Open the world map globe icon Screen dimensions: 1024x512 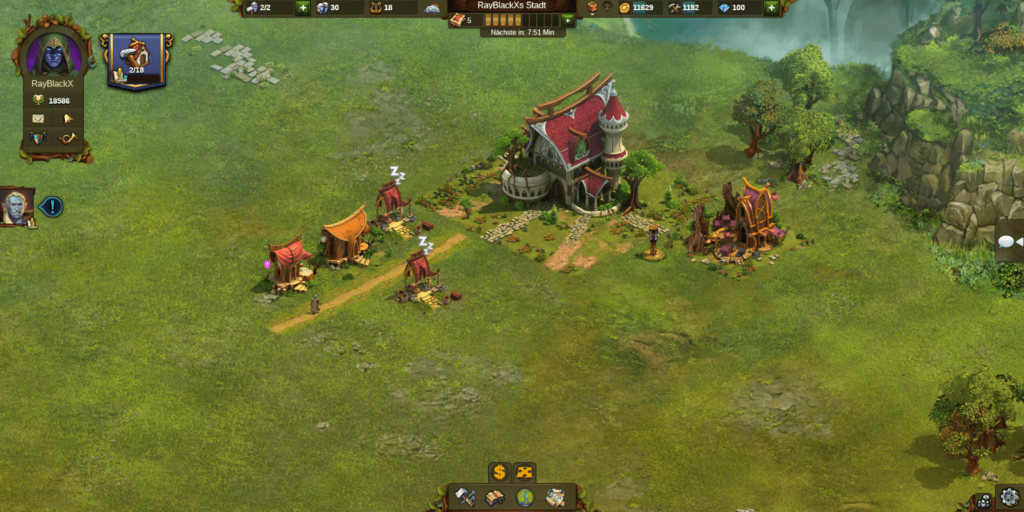tap(525, 496)
